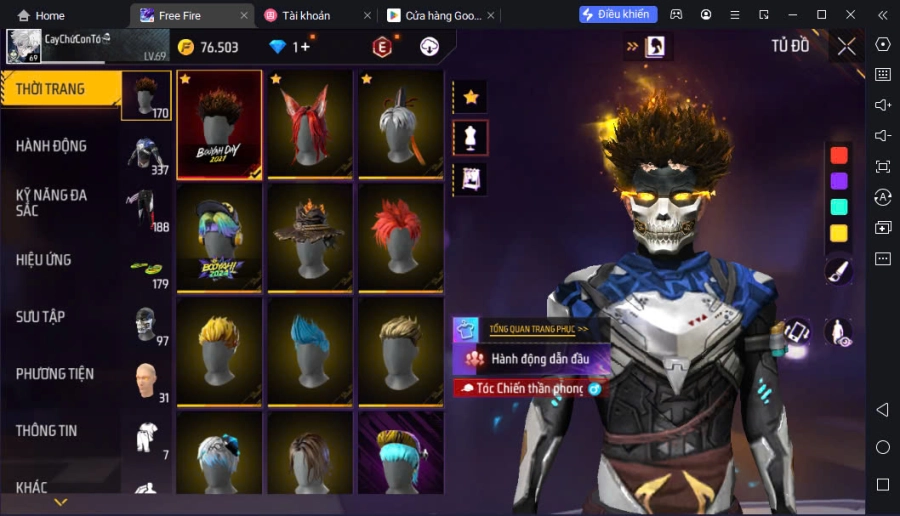This screenshot has height=516, width=900.
Task: Switch to the Tài khoản emulator tab
Action: coord(306,15)
